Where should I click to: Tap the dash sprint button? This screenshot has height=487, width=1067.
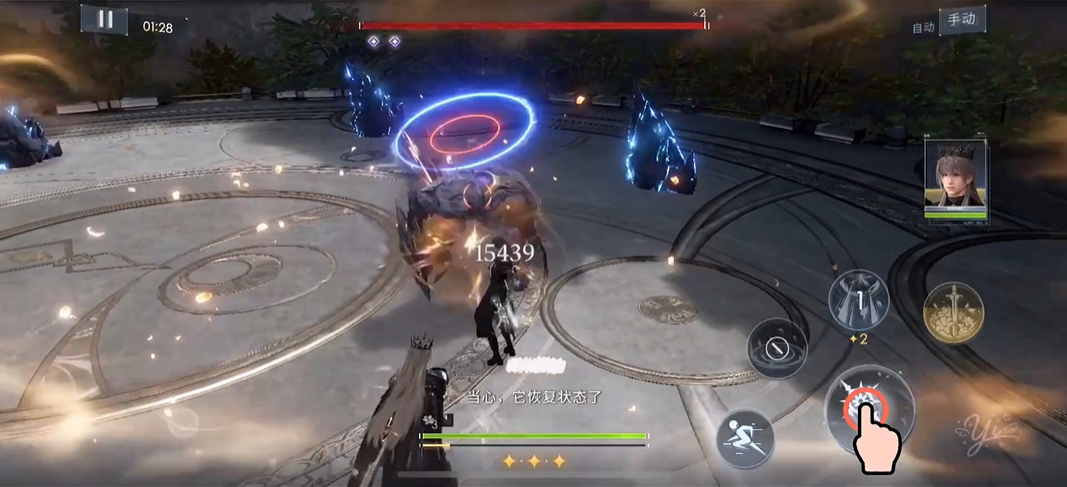point(745,439)
